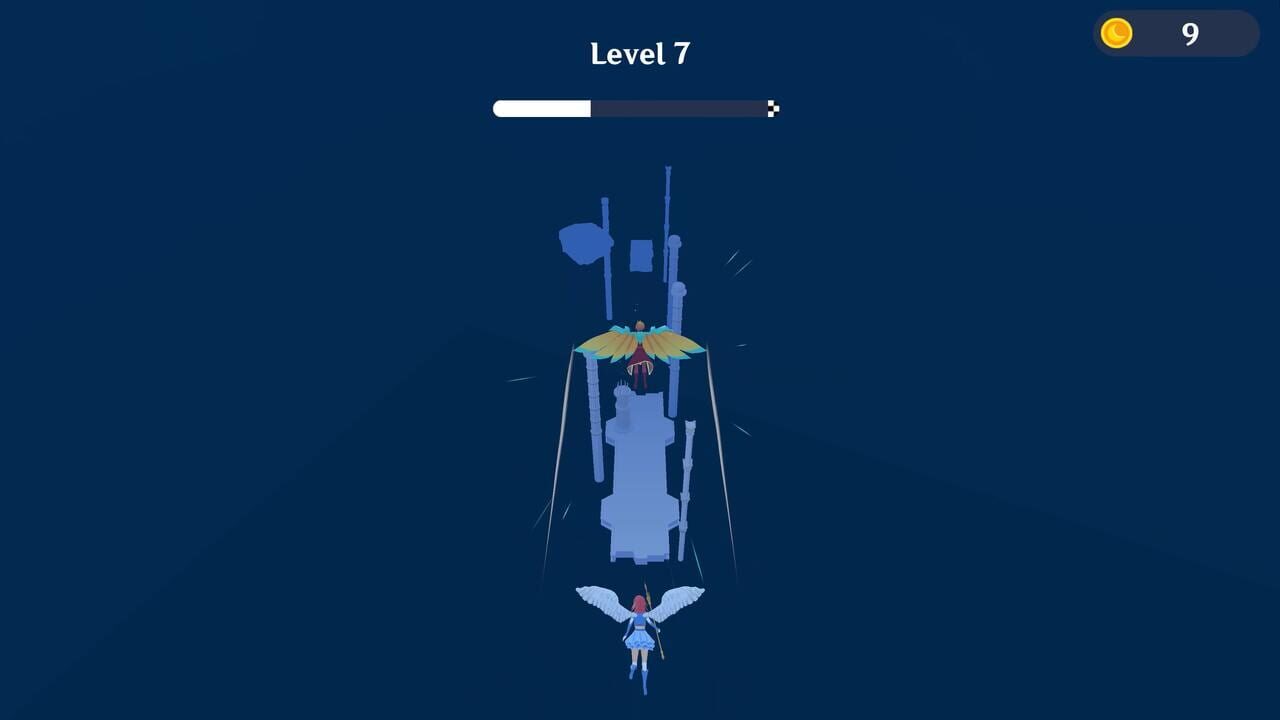Click the player's white angel wings
Image resolution: width=1280 pixels, height=720 pixels.
point(600,600)
